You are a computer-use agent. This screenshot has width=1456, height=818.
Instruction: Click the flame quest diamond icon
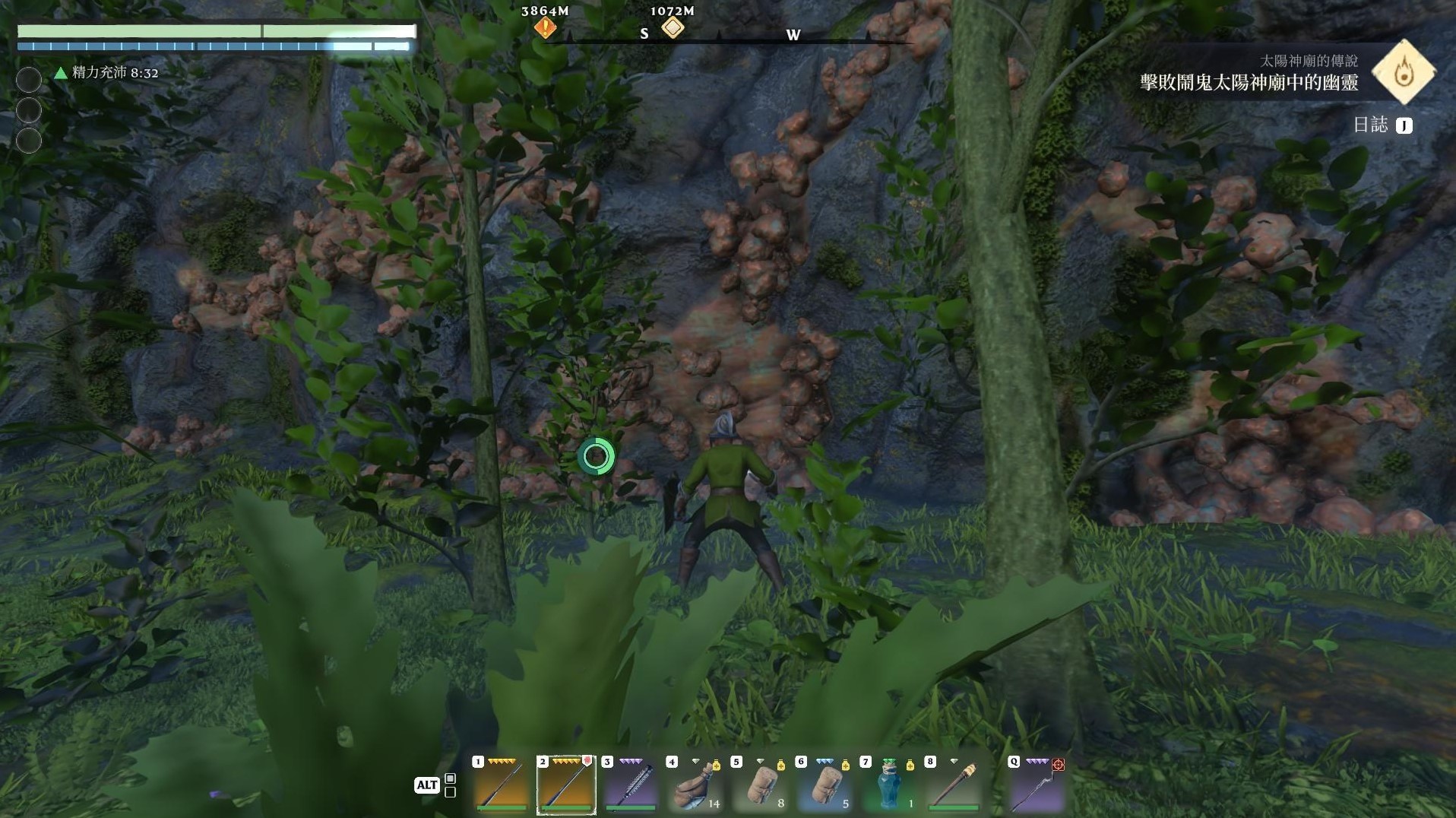pos(1403,72)
